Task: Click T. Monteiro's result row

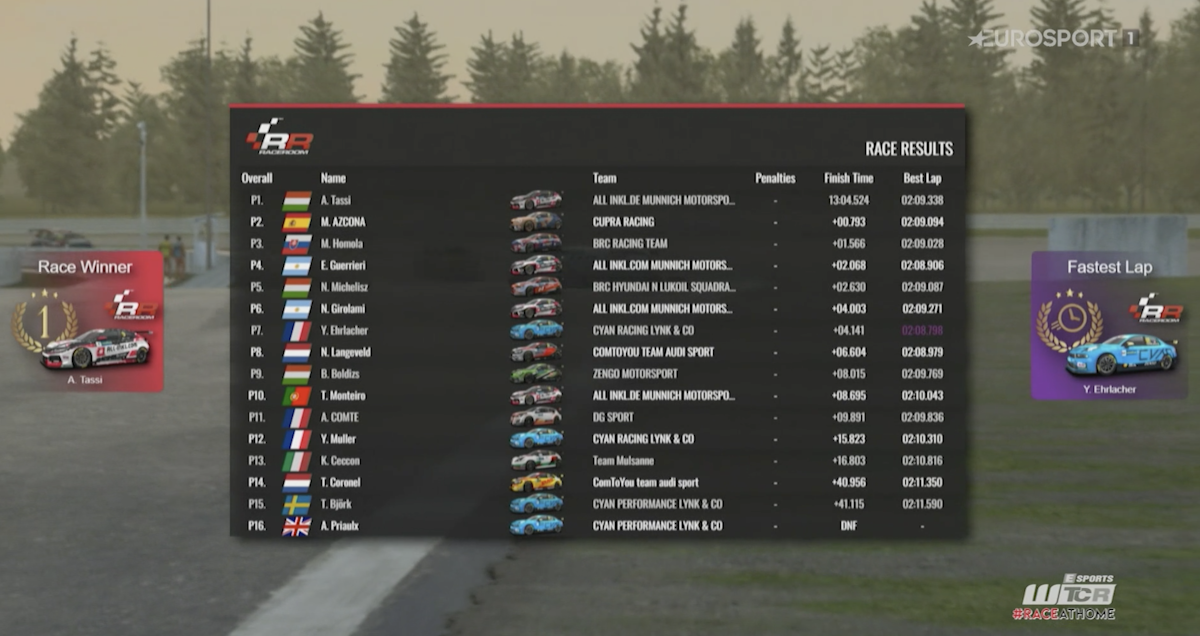Action: pos(597,395)
